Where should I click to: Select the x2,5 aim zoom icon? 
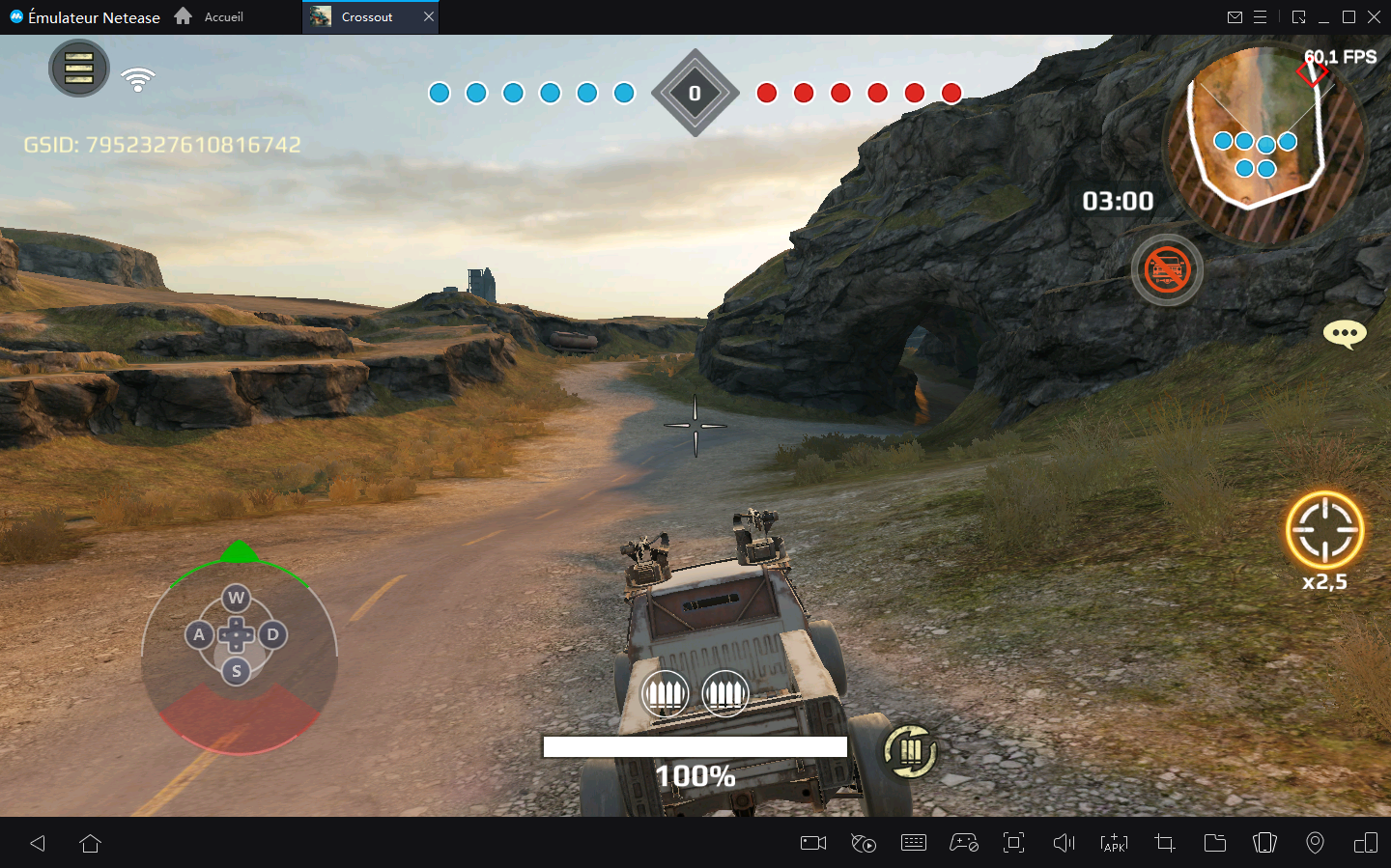tap(1325, 530)
